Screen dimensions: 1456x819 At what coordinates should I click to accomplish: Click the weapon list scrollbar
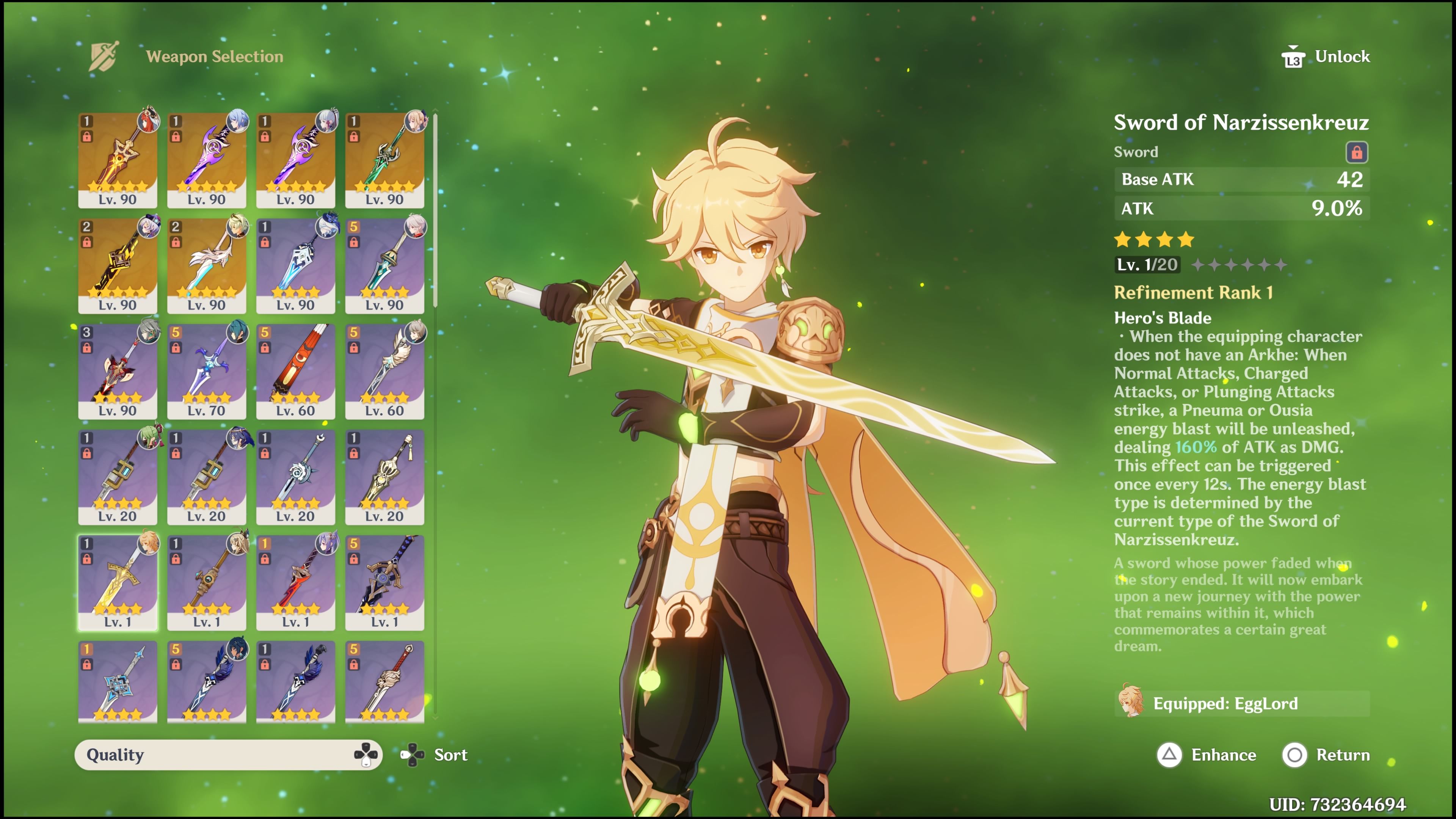pyautogui.click(x=435, y=209)
